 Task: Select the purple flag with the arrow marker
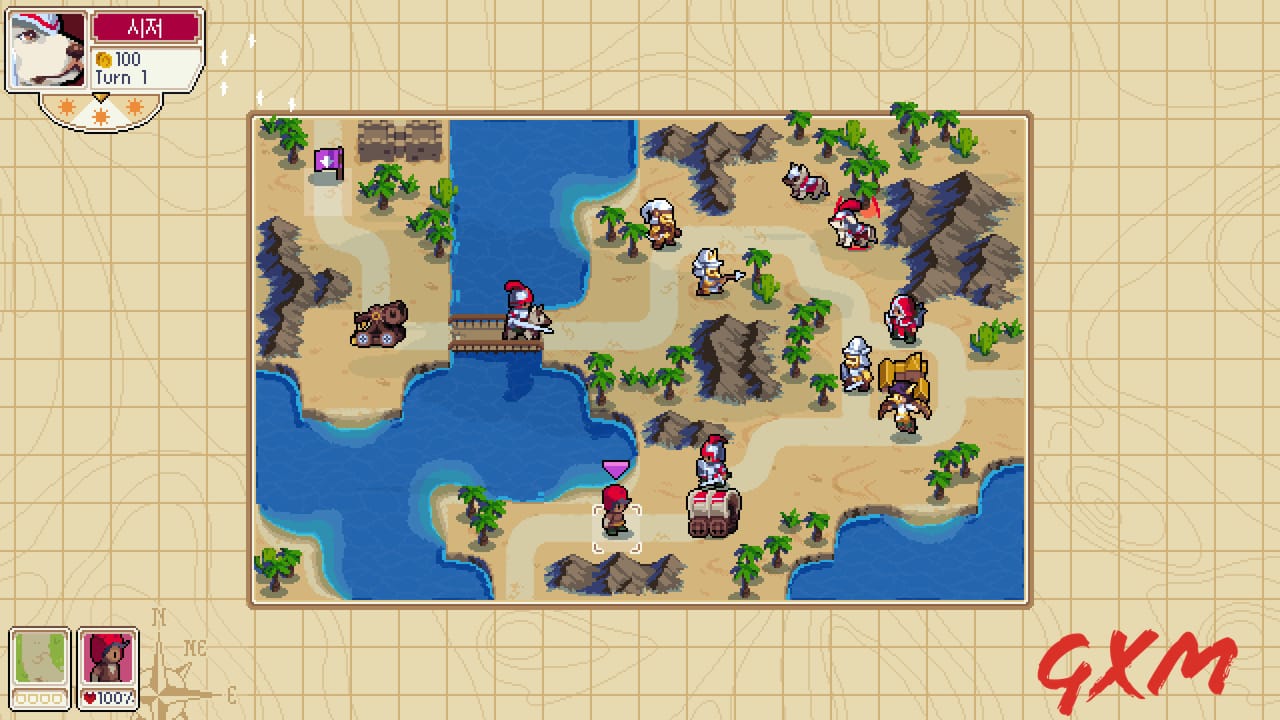[x=328, y=158]
